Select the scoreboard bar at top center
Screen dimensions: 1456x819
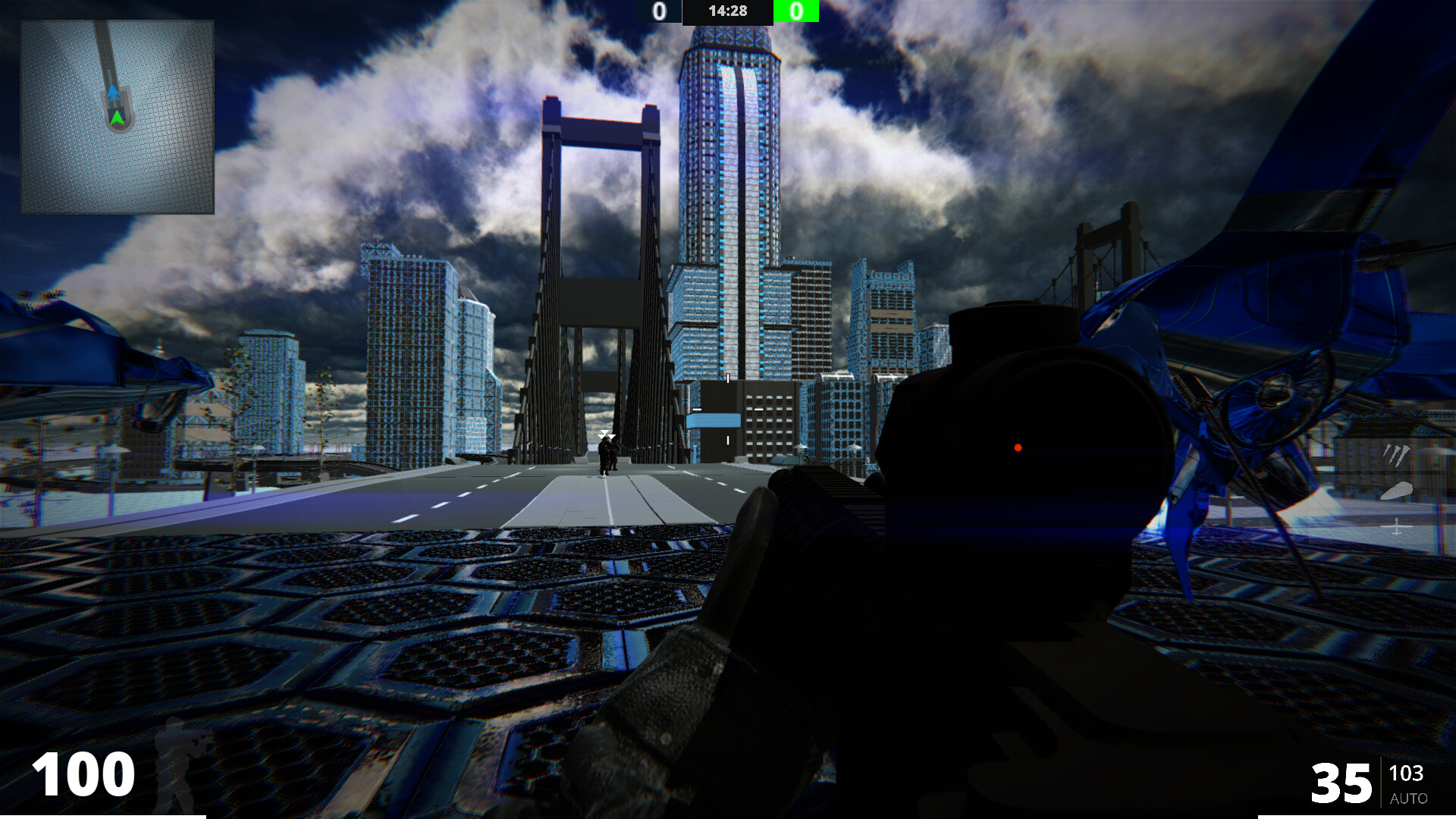point(728,11)
